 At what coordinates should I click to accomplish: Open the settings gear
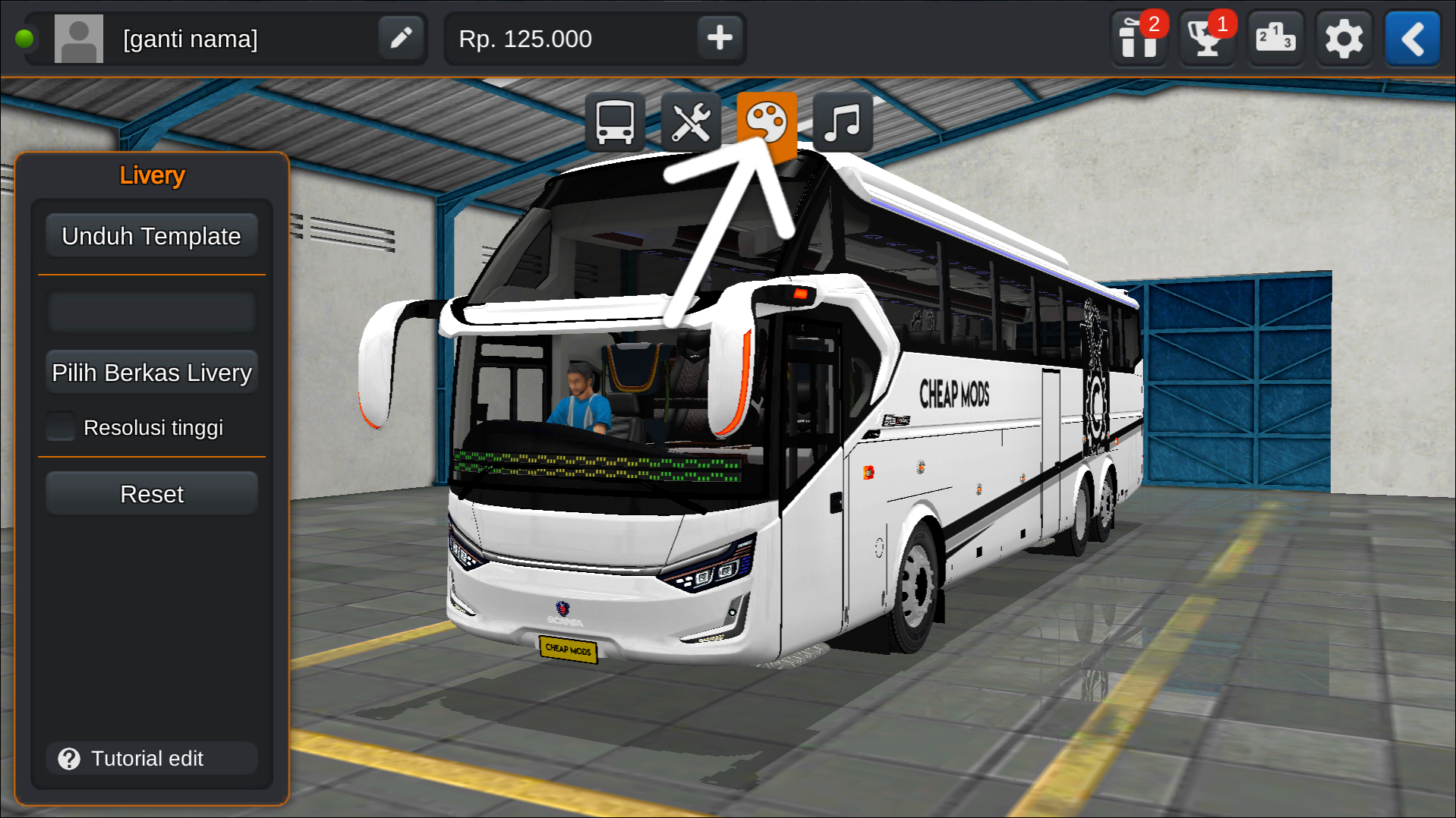pos(1344,38)
